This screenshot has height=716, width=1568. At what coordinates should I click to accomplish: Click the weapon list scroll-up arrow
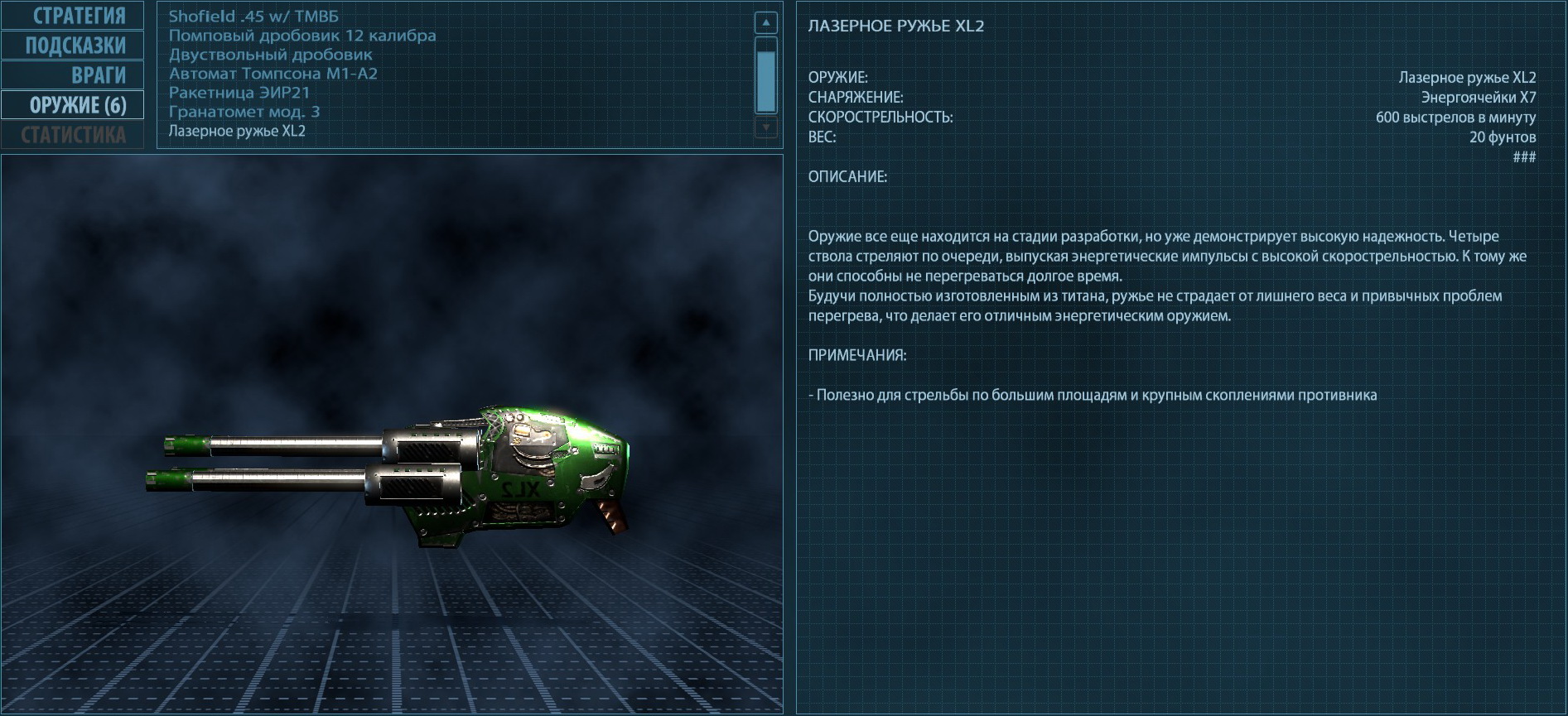click(x=766, y=22)
